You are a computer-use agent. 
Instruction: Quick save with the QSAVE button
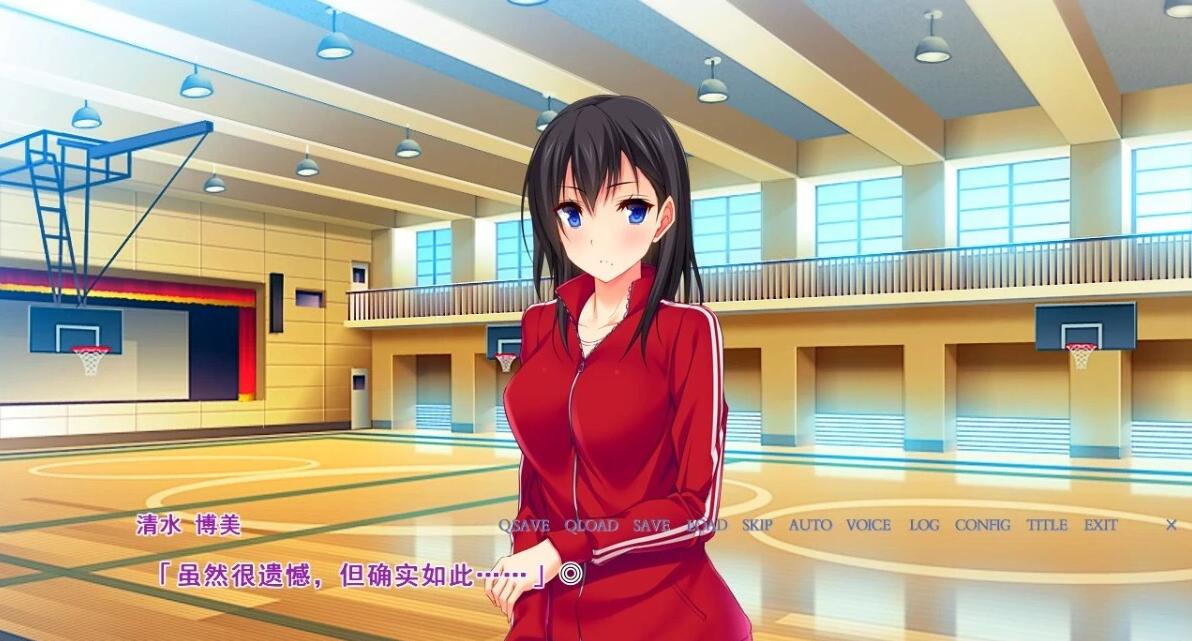click(524, 525)
